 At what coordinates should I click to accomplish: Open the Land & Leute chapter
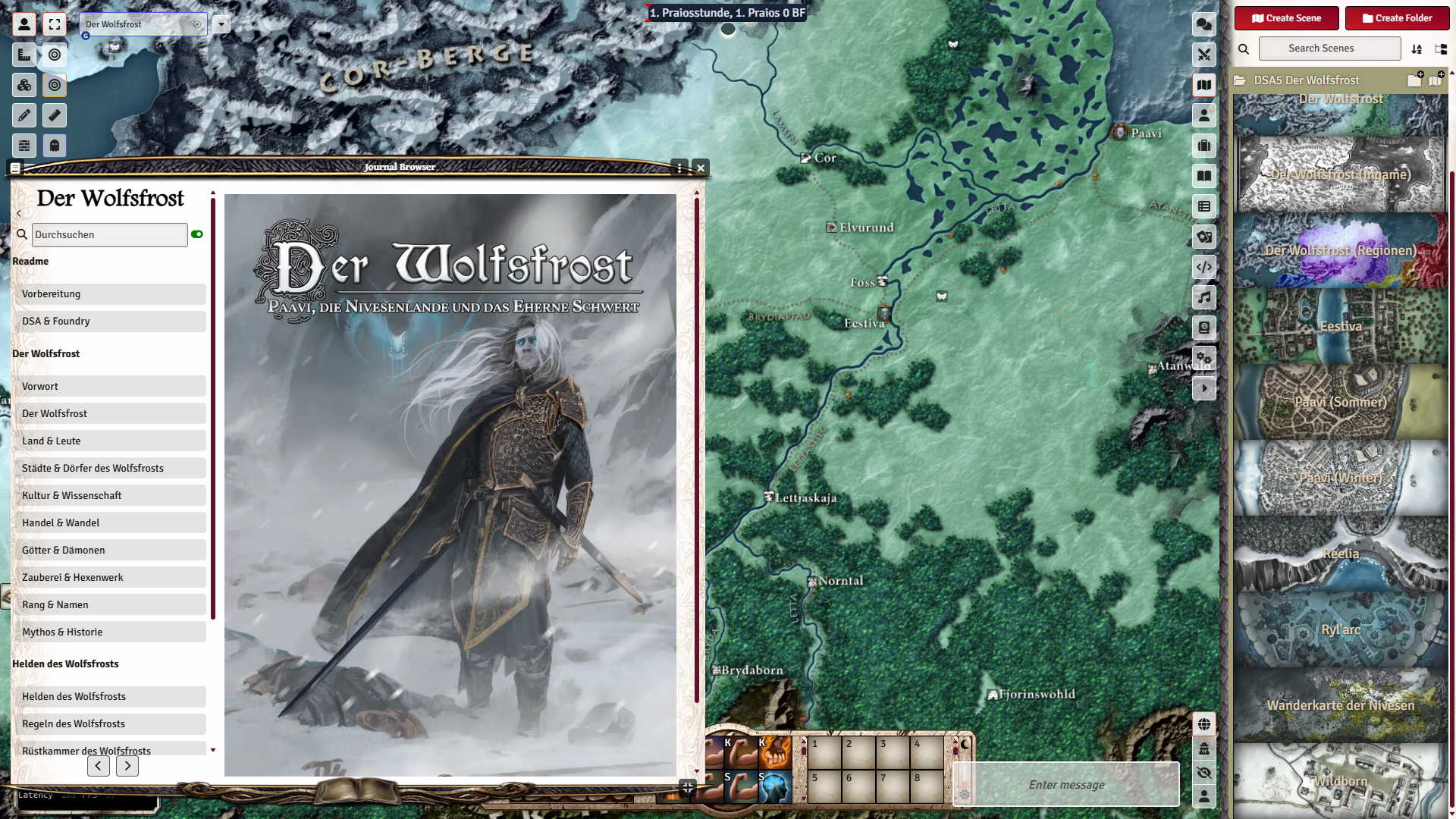tap(110, 441)
